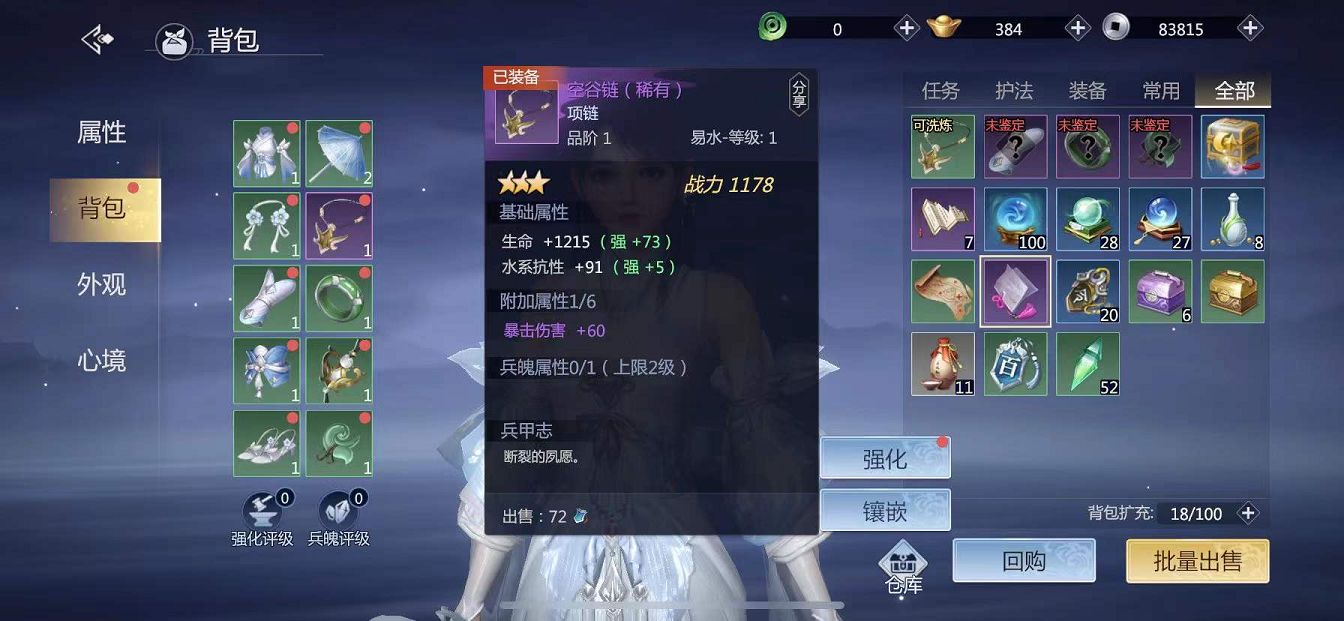Click the 镶嵌 inlay button
The image size is (1344, 621).
point(885,511)
